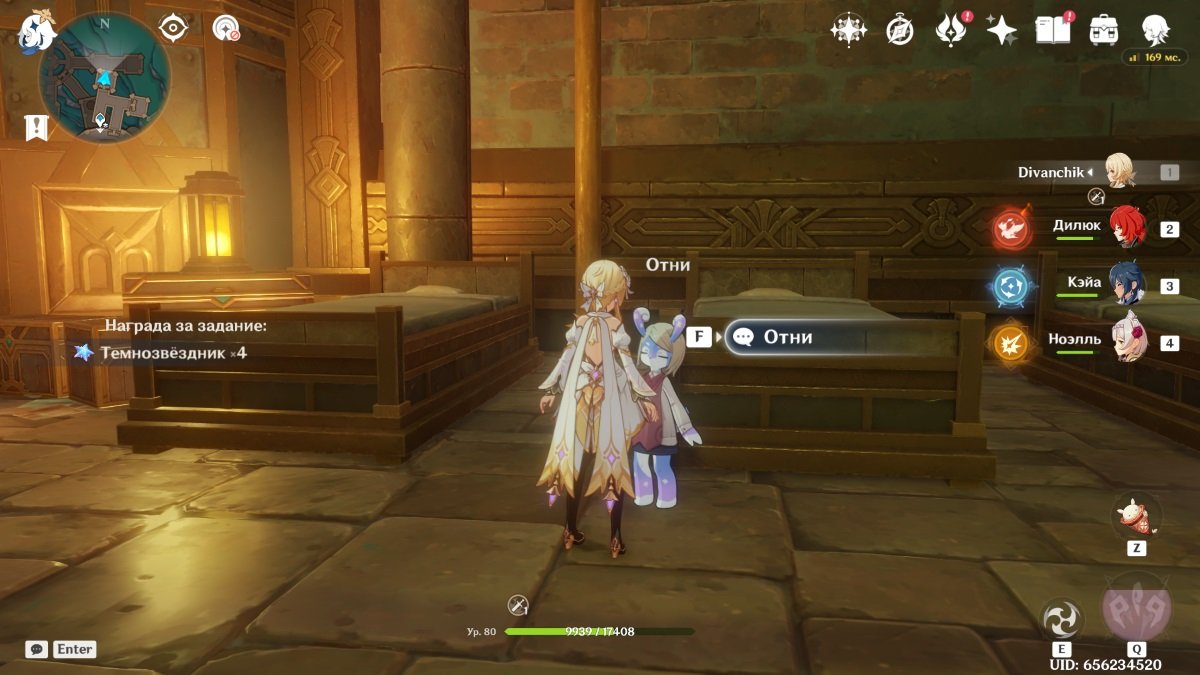Use the elemental skill button
This screenshot has width=1200, height=675.
point(1061,618)
